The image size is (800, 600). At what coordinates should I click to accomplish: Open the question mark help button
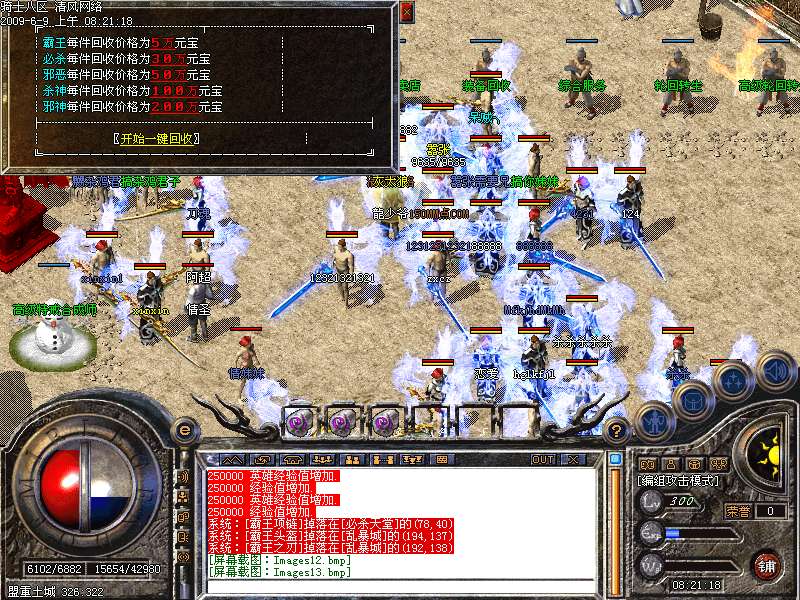tap(617, 431)
